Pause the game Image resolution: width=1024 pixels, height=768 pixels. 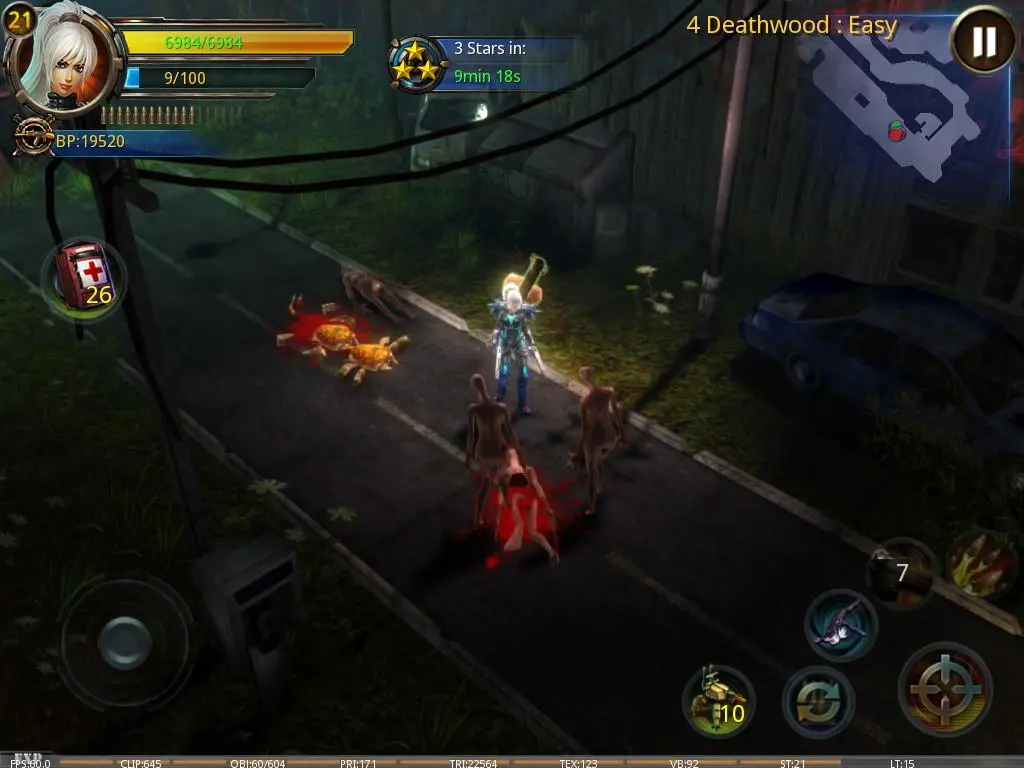pyautogui.click(x=983, y=41)
